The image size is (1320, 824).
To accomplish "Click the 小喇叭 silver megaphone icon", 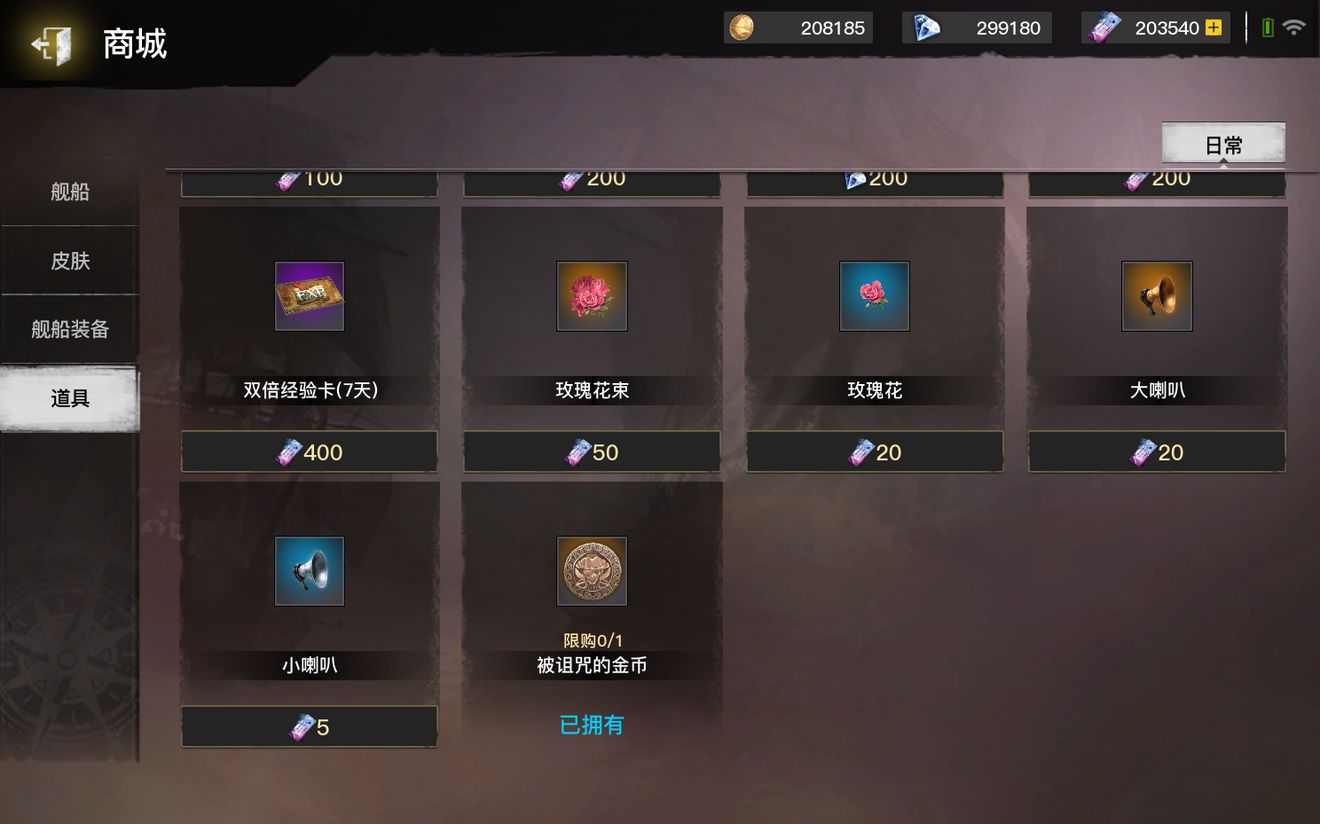I will click(x=309, y=571).
